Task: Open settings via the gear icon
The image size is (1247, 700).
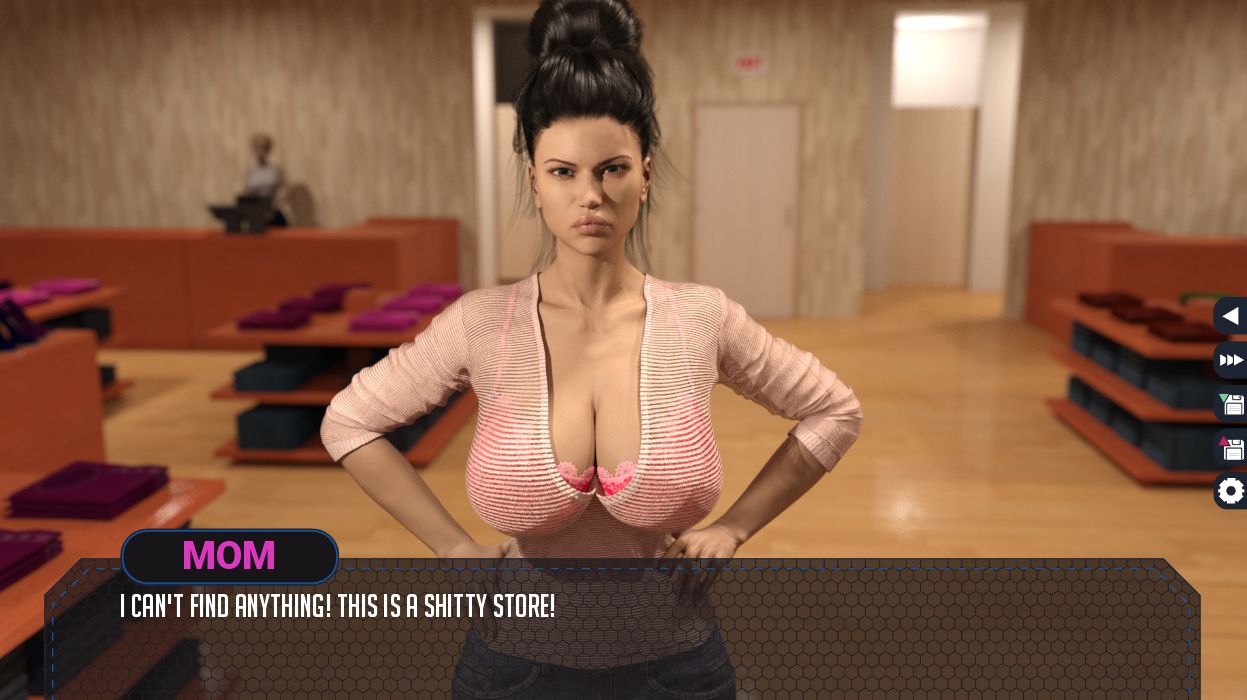Action: [x=1231, y=491]
